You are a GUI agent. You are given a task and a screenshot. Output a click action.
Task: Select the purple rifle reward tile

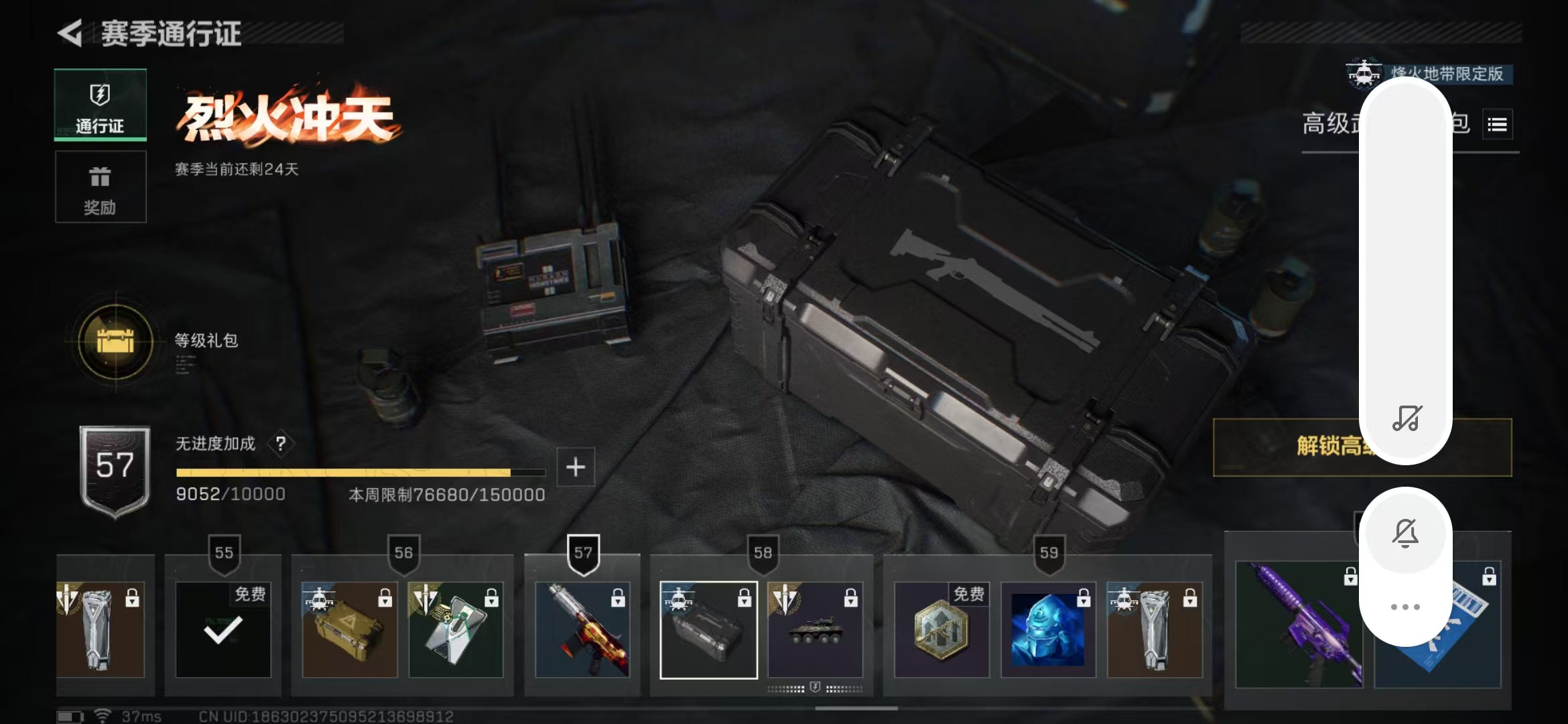click(x=1298, y=624)
